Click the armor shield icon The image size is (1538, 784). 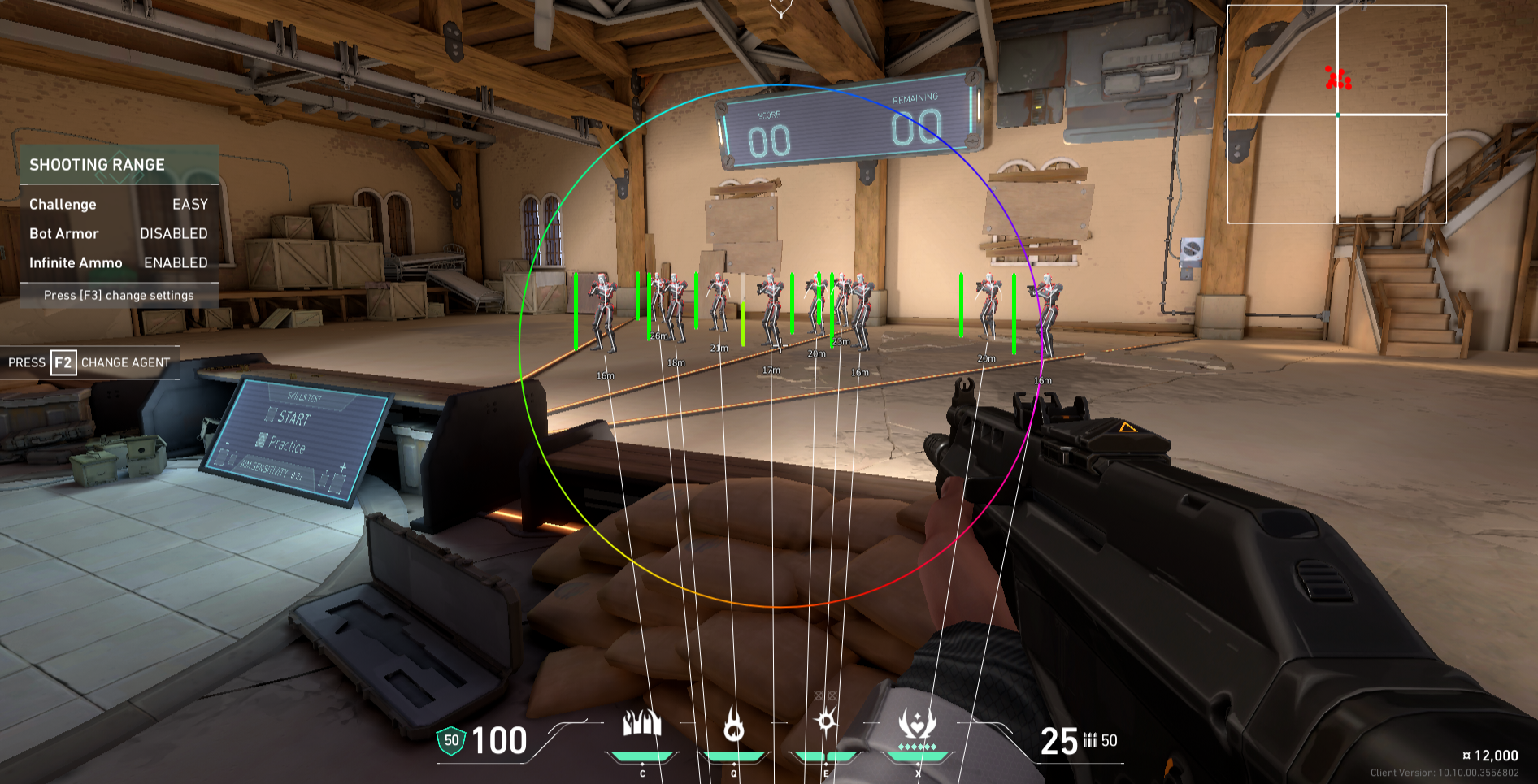(451, 740)
